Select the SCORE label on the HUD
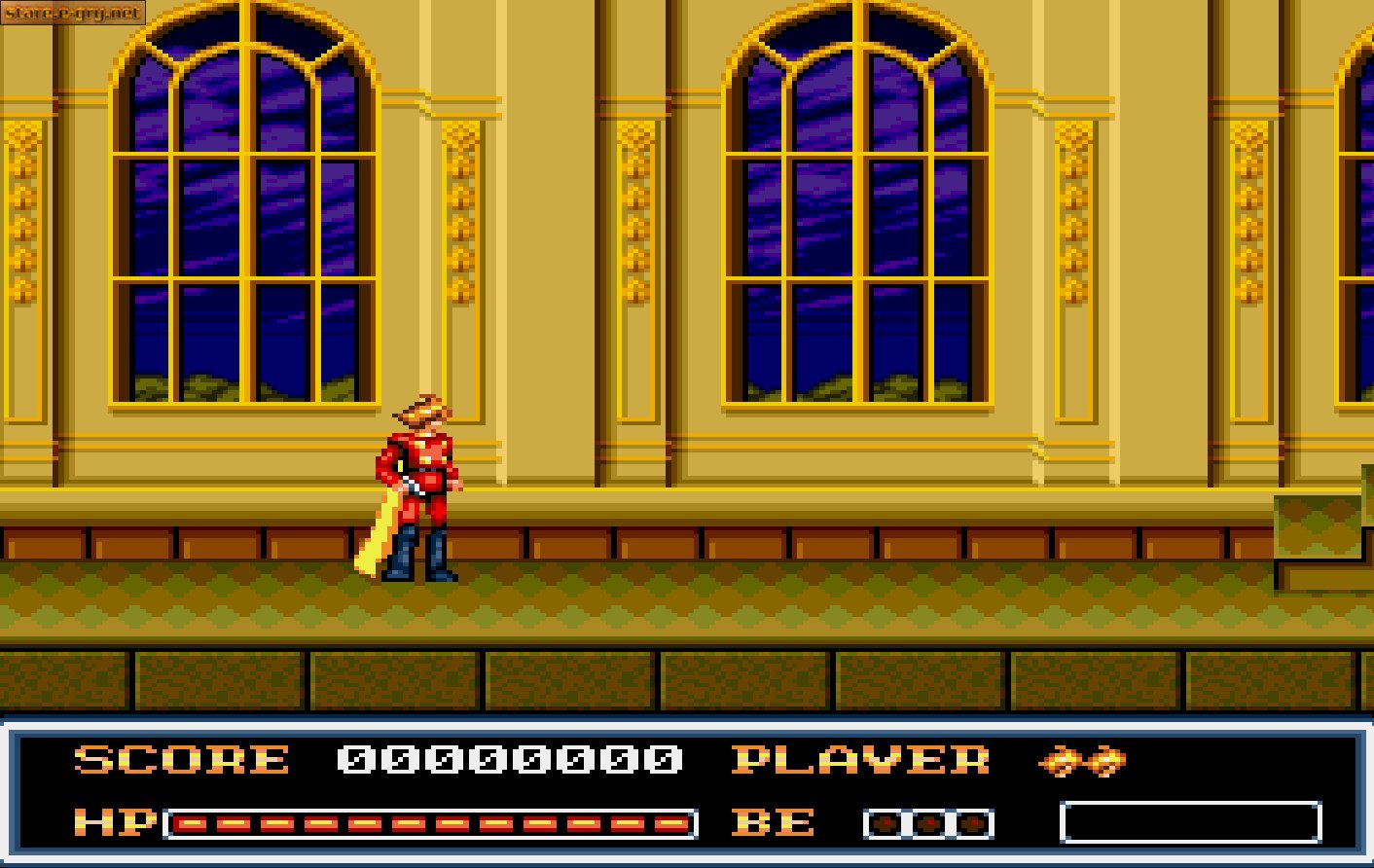This screenshot has height=868, width=1374. click(x=180, y=762)
